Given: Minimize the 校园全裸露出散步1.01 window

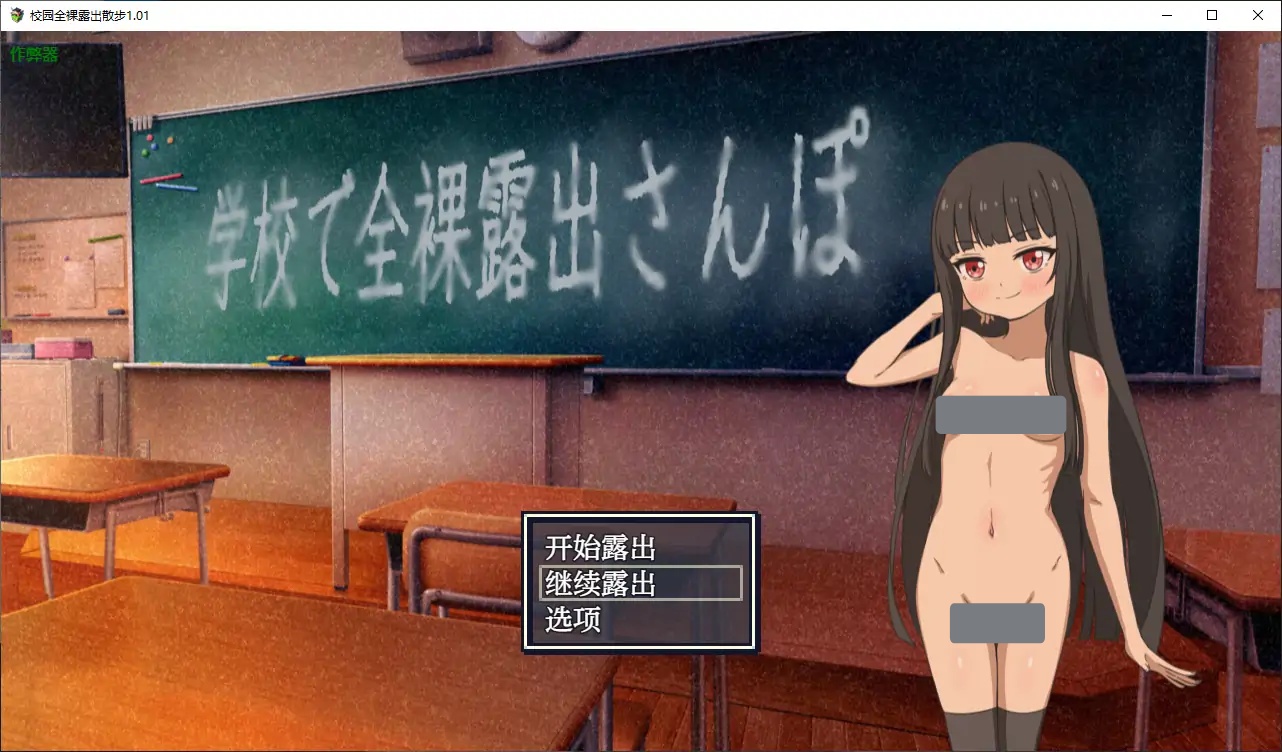Looking at the screenshot, I should pyautogui.click(x=1166, y=15).
